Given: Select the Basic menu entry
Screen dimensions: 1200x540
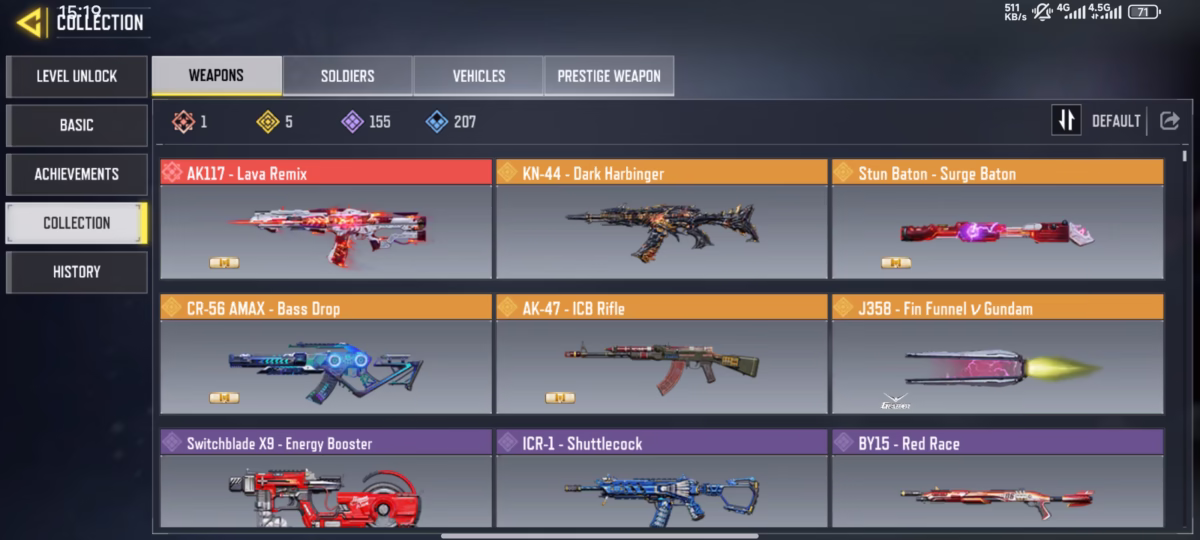Looking at the screenshot, I should [x=77, y=125].
